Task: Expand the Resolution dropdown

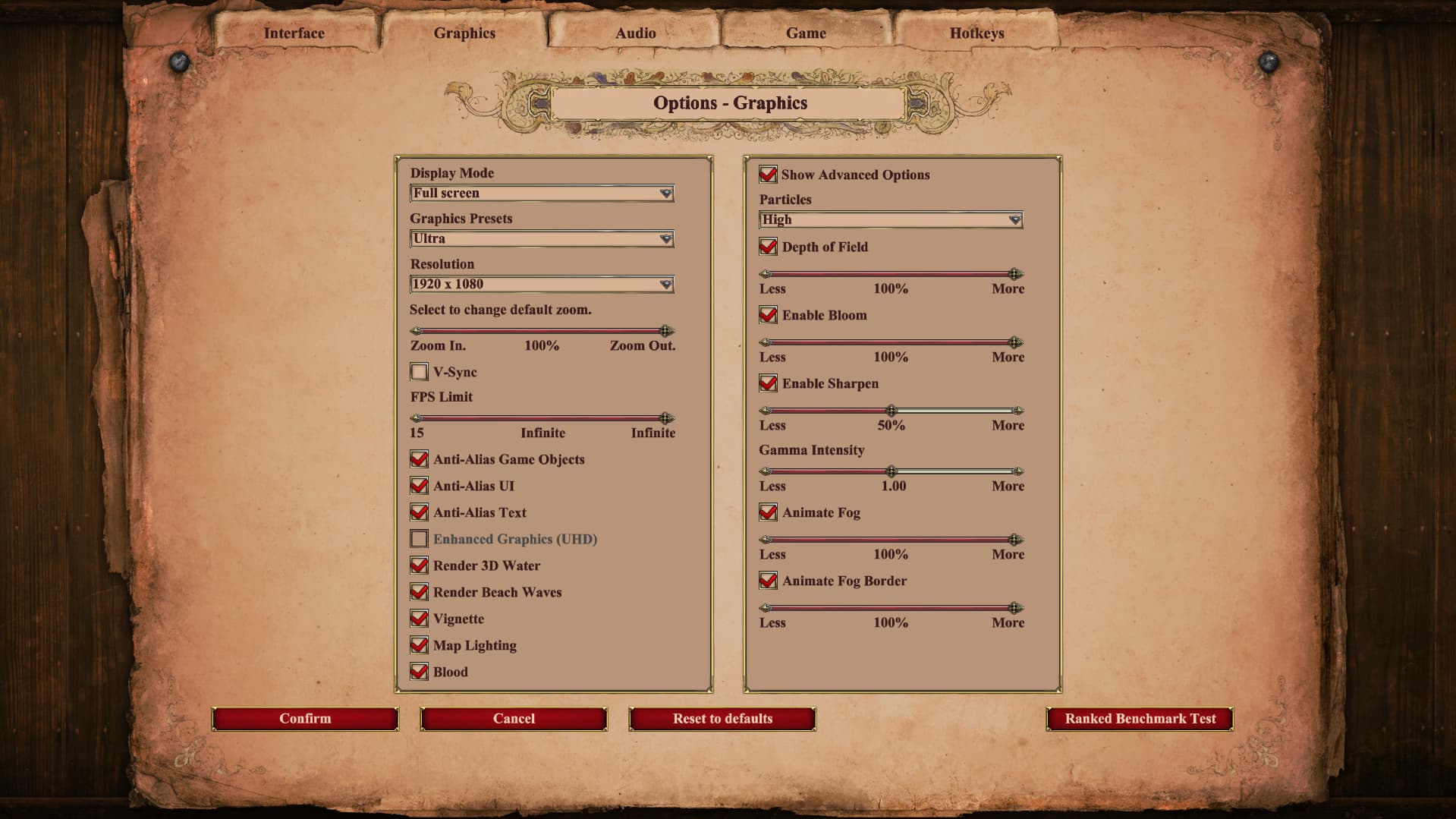Action: [x=542, y=285]
